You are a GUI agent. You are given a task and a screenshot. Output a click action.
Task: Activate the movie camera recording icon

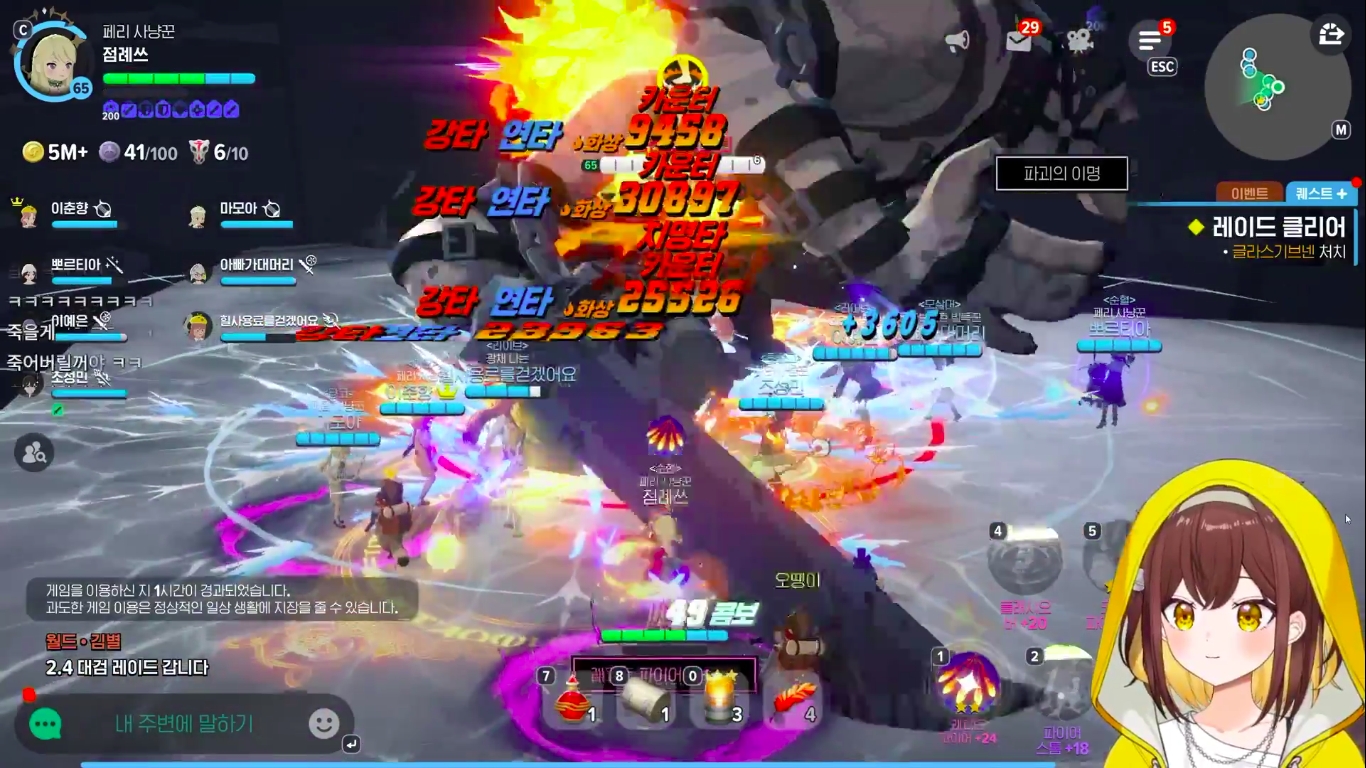click(1079, 41)
